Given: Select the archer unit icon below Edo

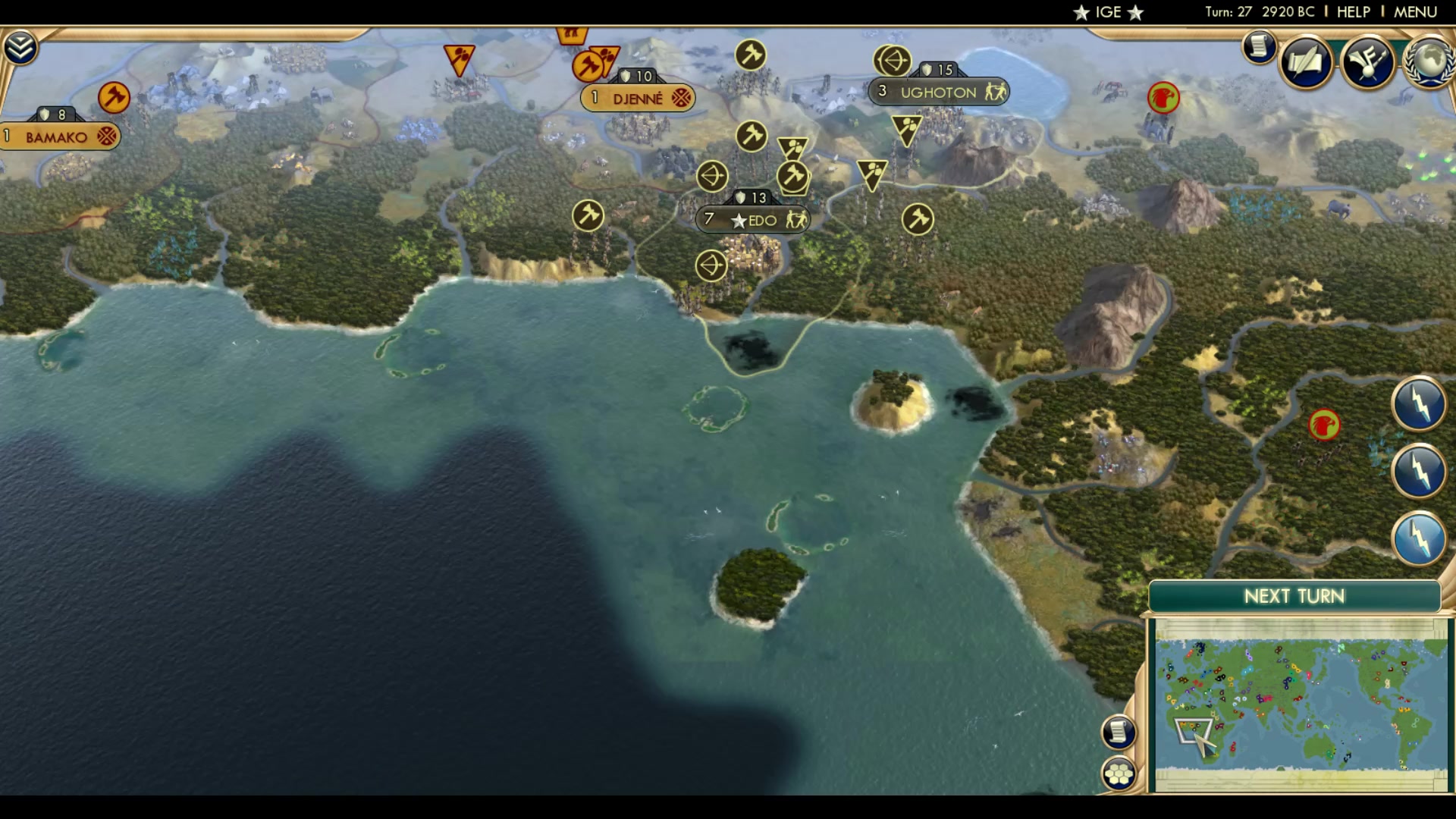Looking at the screenshot, I should pyautogui.click(x=711, y=265).
